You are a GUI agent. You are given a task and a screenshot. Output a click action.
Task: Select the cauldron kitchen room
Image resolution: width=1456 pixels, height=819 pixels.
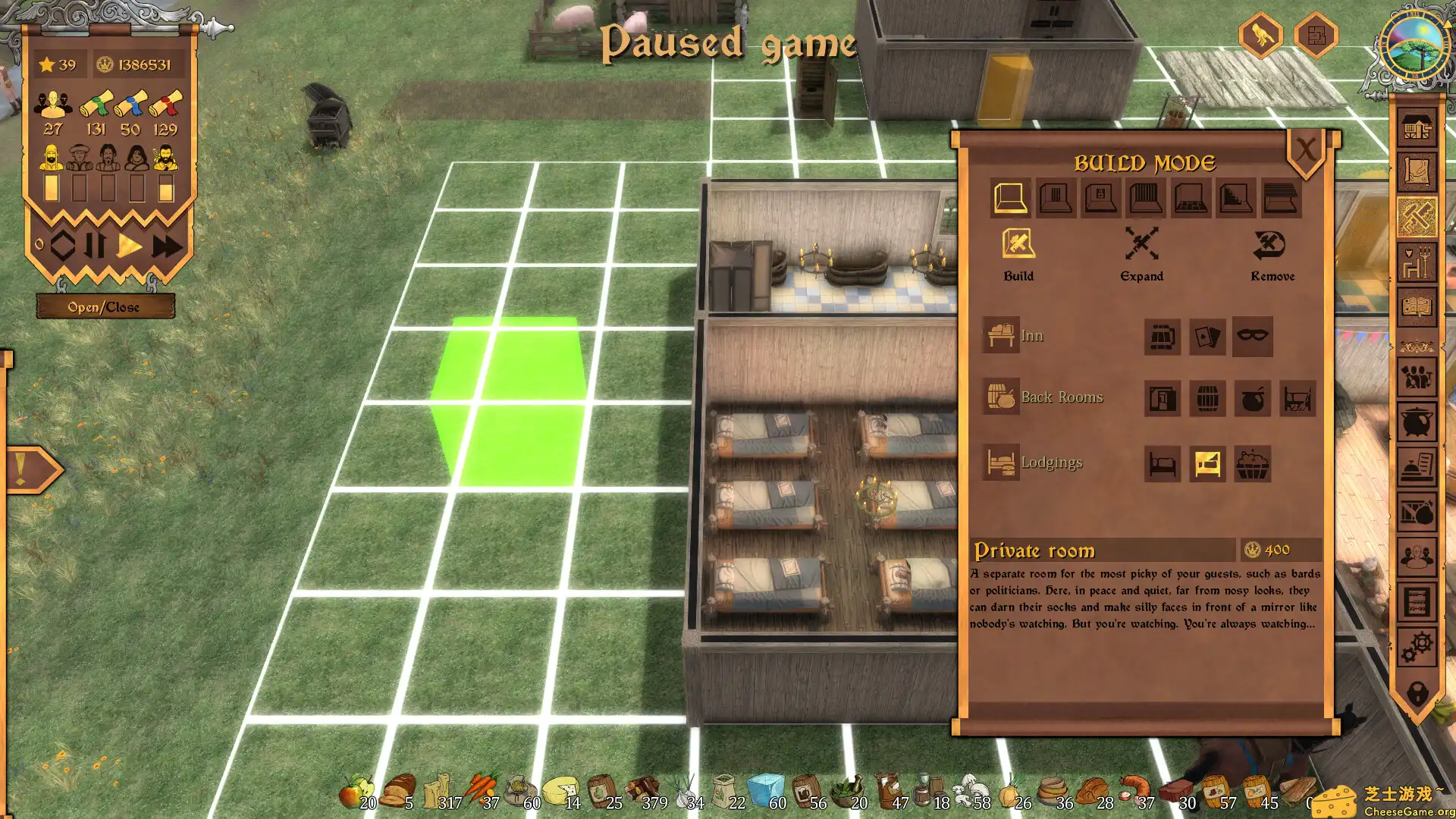pyautogui.click(x=1252, y=398)
